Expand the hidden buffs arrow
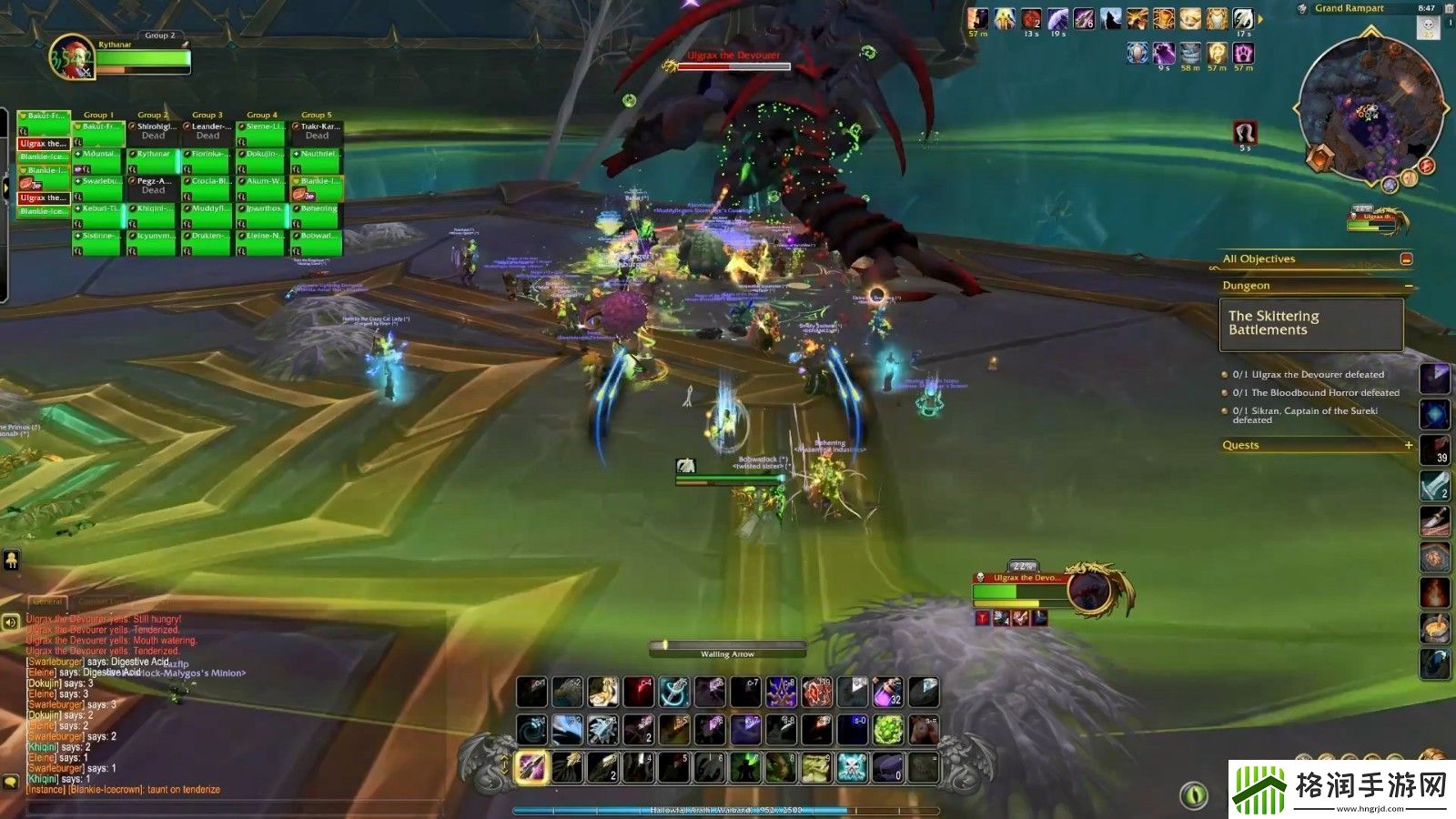 [x=1261, y=19]
